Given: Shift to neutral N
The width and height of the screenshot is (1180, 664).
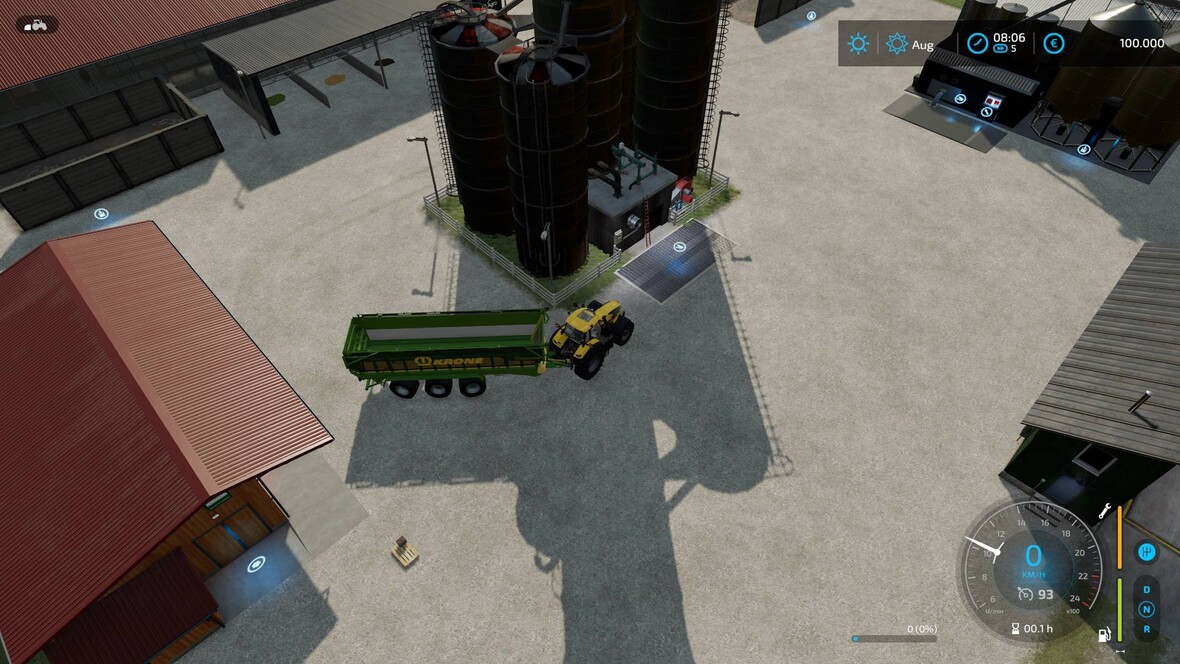Looking at the screenshot, I should point(1146,609).
